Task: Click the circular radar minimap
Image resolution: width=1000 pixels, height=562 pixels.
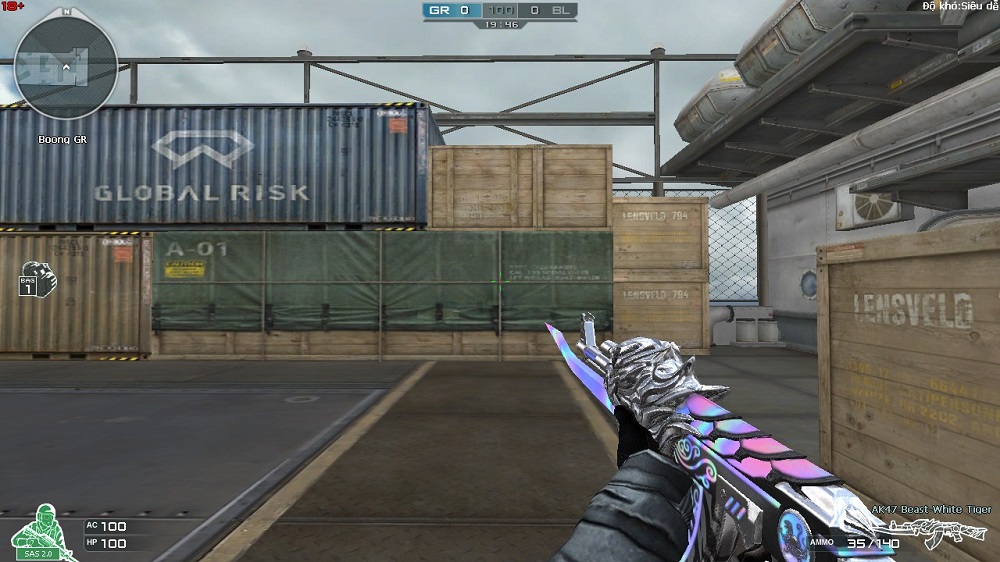Action: pos(67,68)
